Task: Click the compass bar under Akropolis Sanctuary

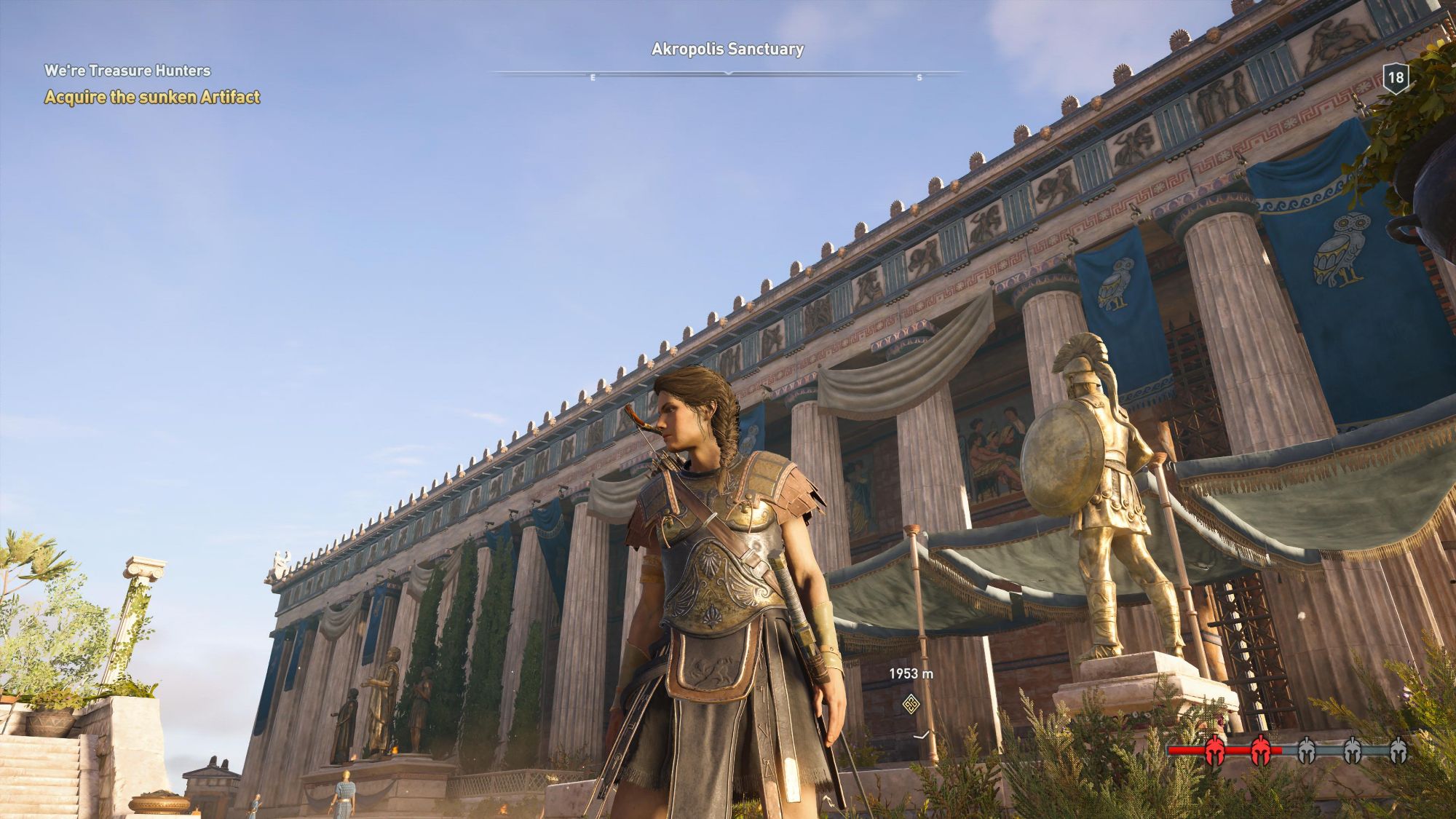Action: (x=727, y=74)
